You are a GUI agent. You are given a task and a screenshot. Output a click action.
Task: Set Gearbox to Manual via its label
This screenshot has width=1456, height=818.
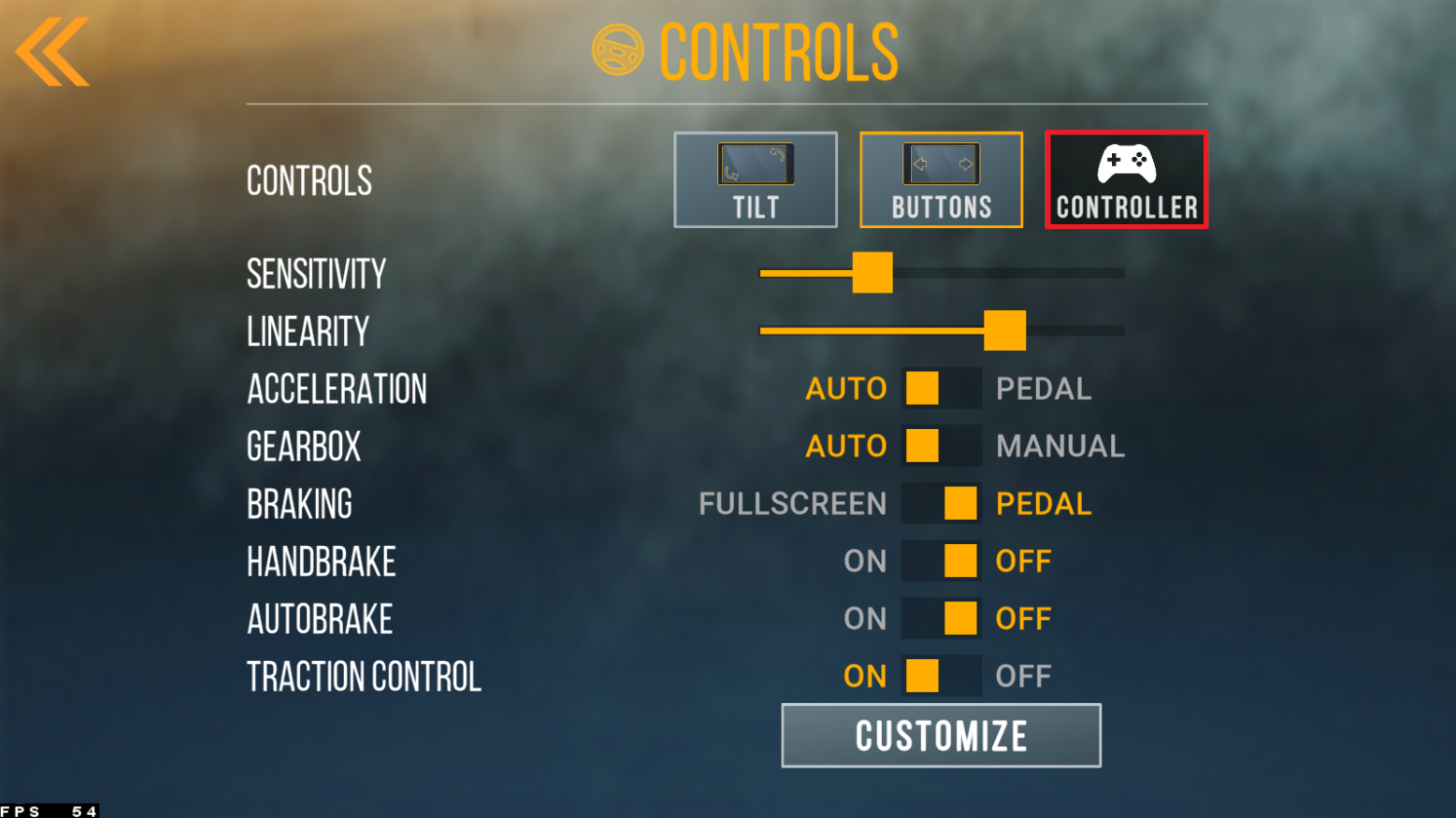coord(1059,447)
